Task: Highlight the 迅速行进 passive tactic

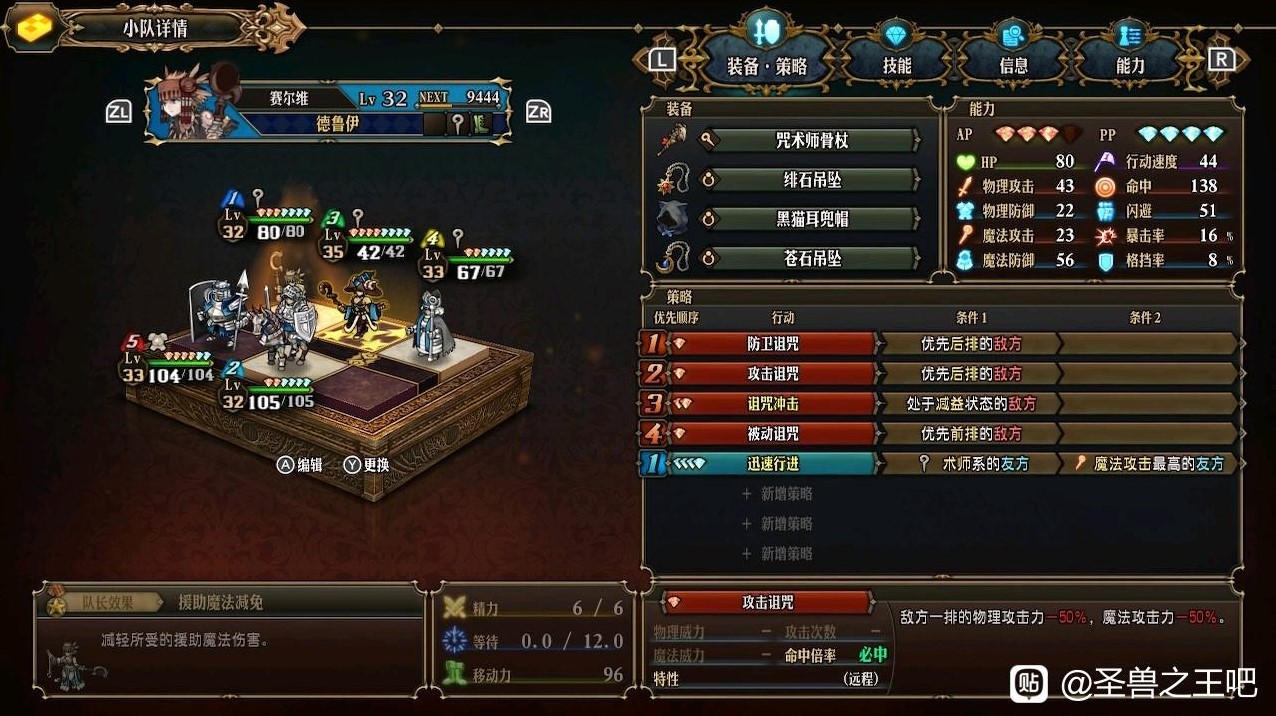Action: 772,464
